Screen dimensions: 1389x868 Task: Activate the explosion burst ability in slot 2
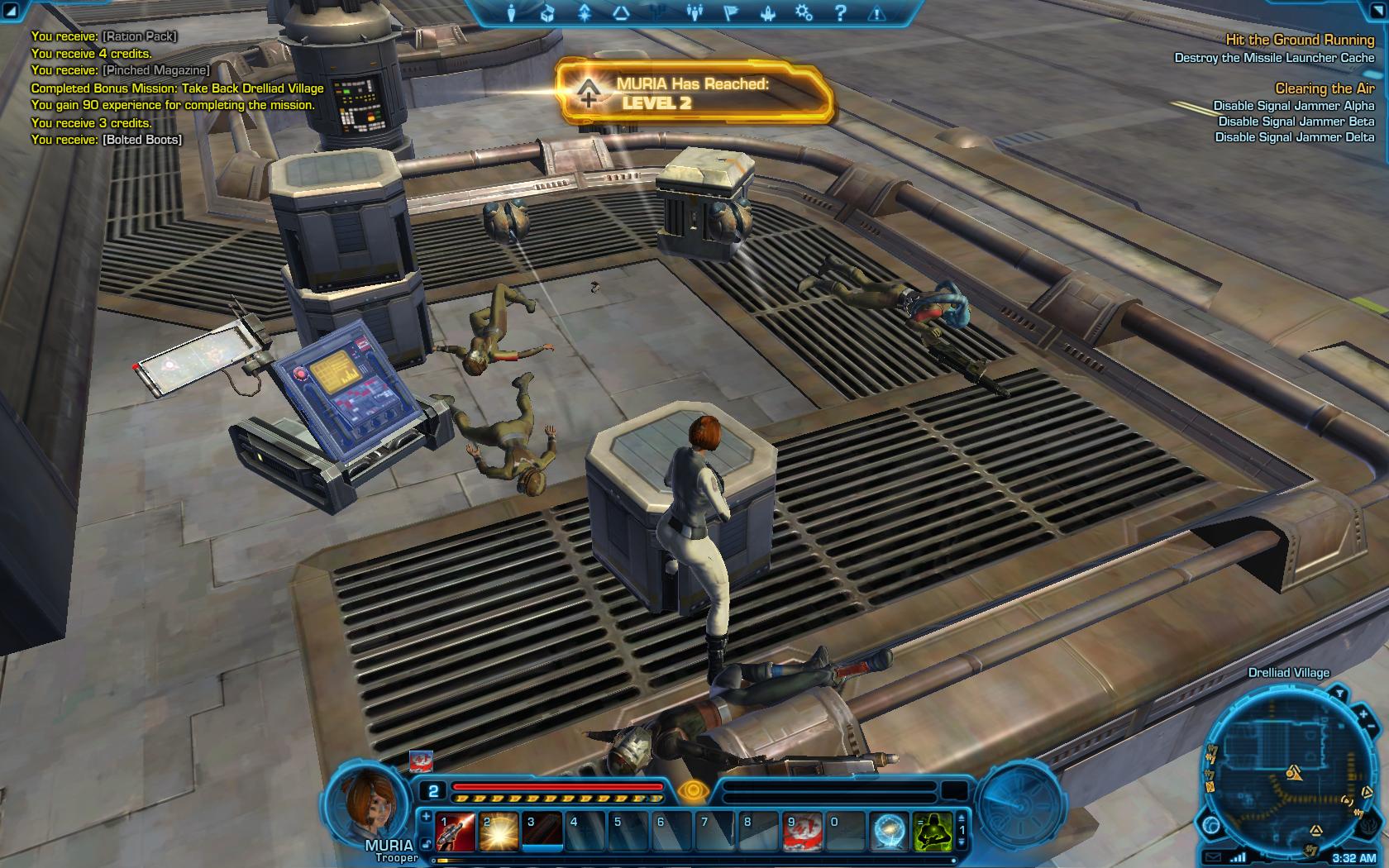(x=499, y=832)
